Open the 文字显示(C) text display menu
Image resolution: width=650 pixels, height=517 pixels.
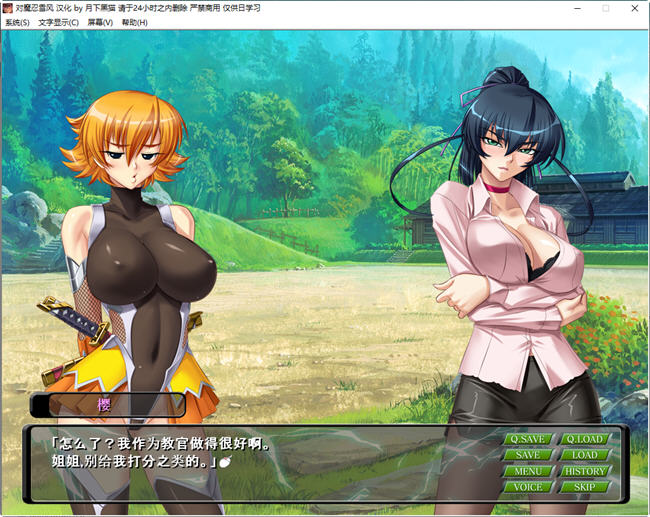(x=58, y=22)
